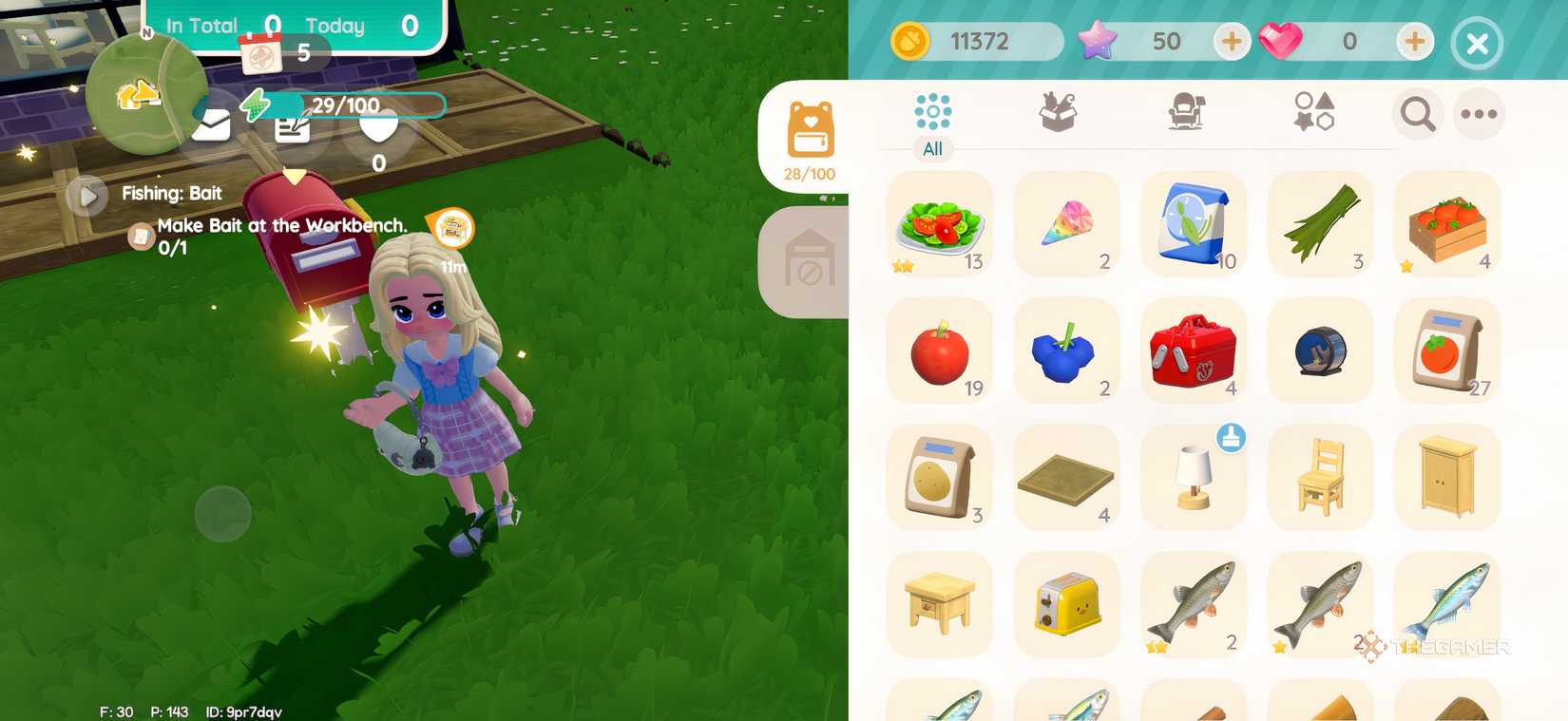Toggle the quest tracker with the arrow button

click(88, 196)
